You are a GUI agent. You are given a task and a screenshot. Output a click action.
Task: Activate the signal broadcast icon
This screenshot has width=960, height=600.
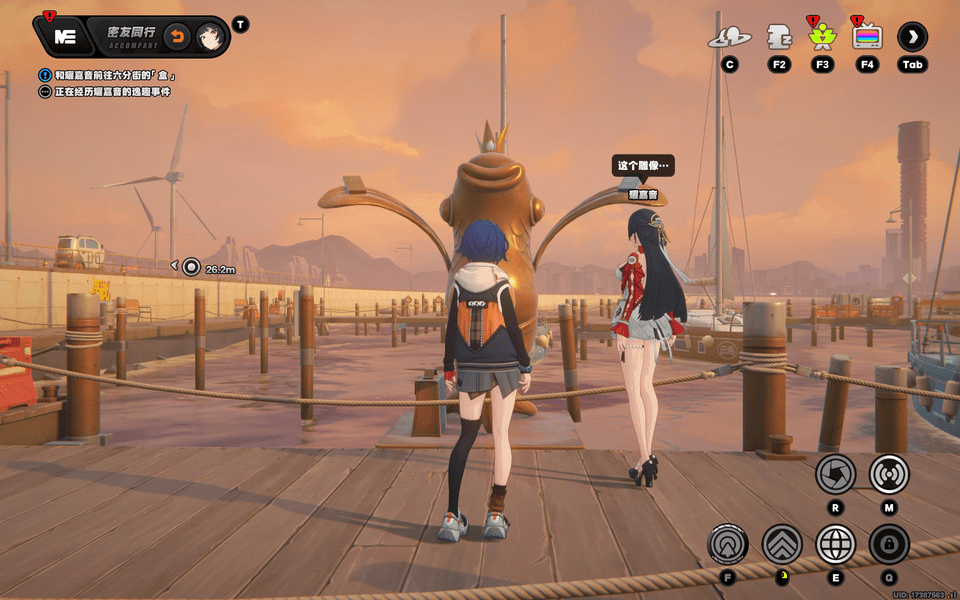[x=888, y=474]
